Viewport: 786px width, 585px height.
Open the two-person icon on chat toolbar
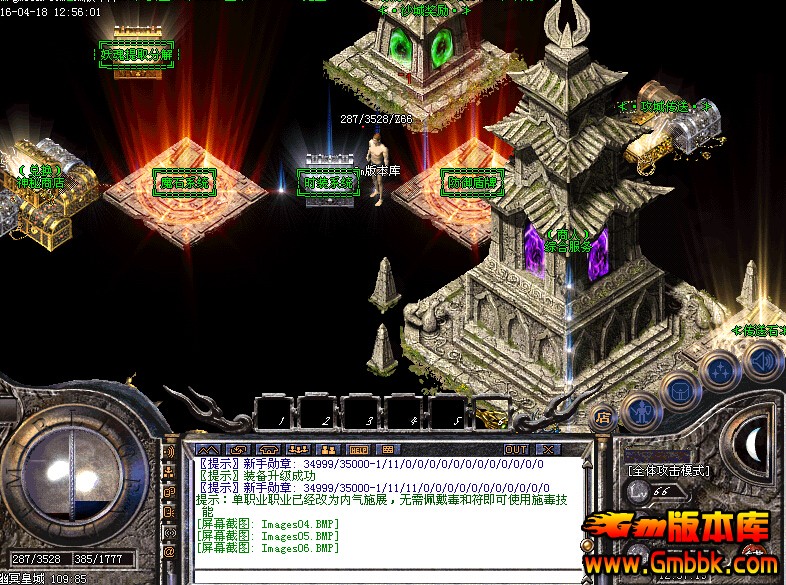click(327, 449)
